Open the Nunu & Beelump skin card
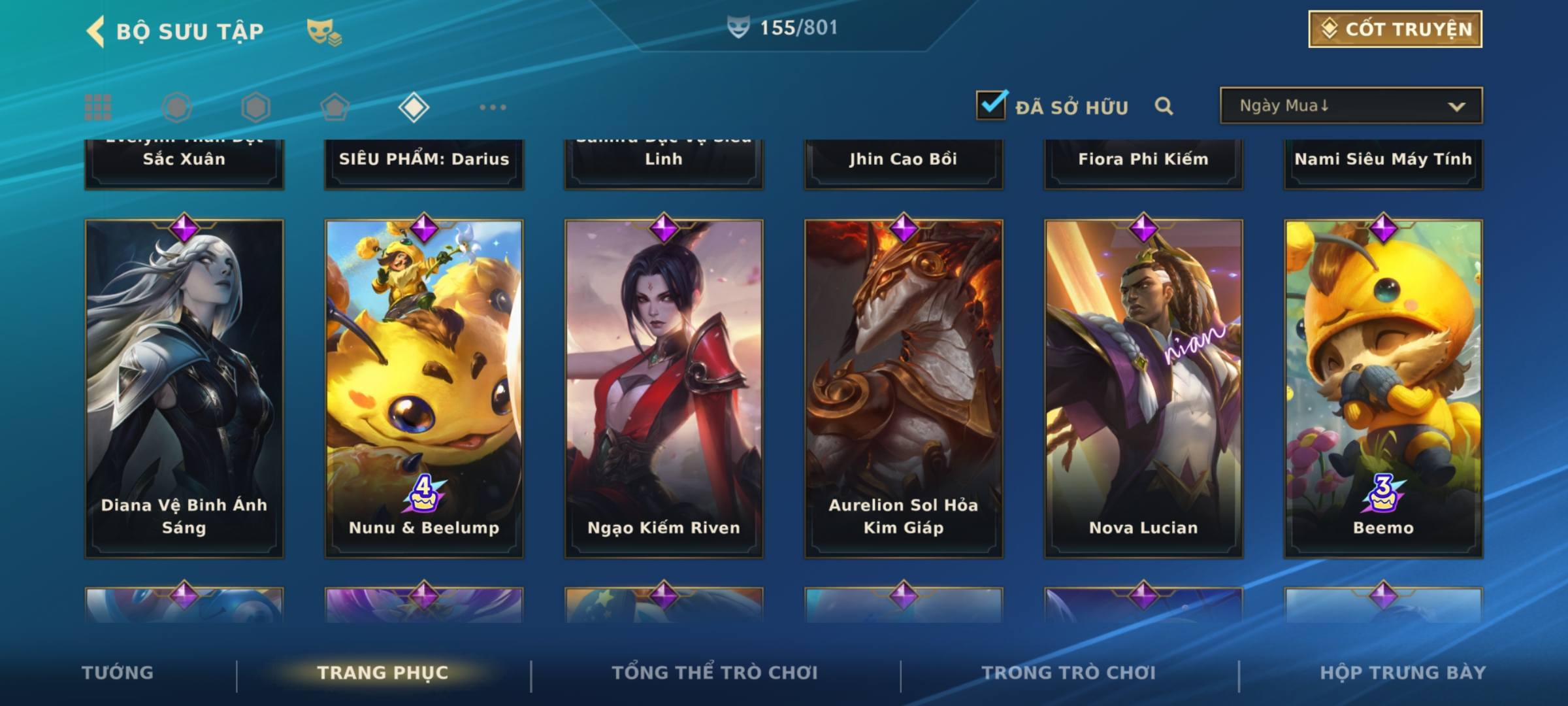The height and width of the screenshot is (706, 1568). tap(424, 388)
